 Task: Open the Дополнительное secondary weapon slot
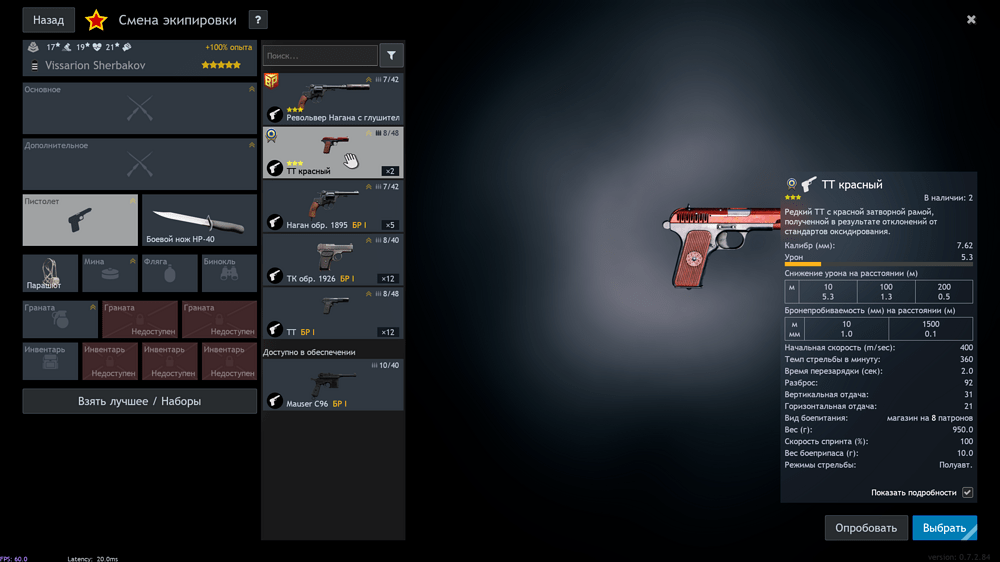[x=140, y=164]
